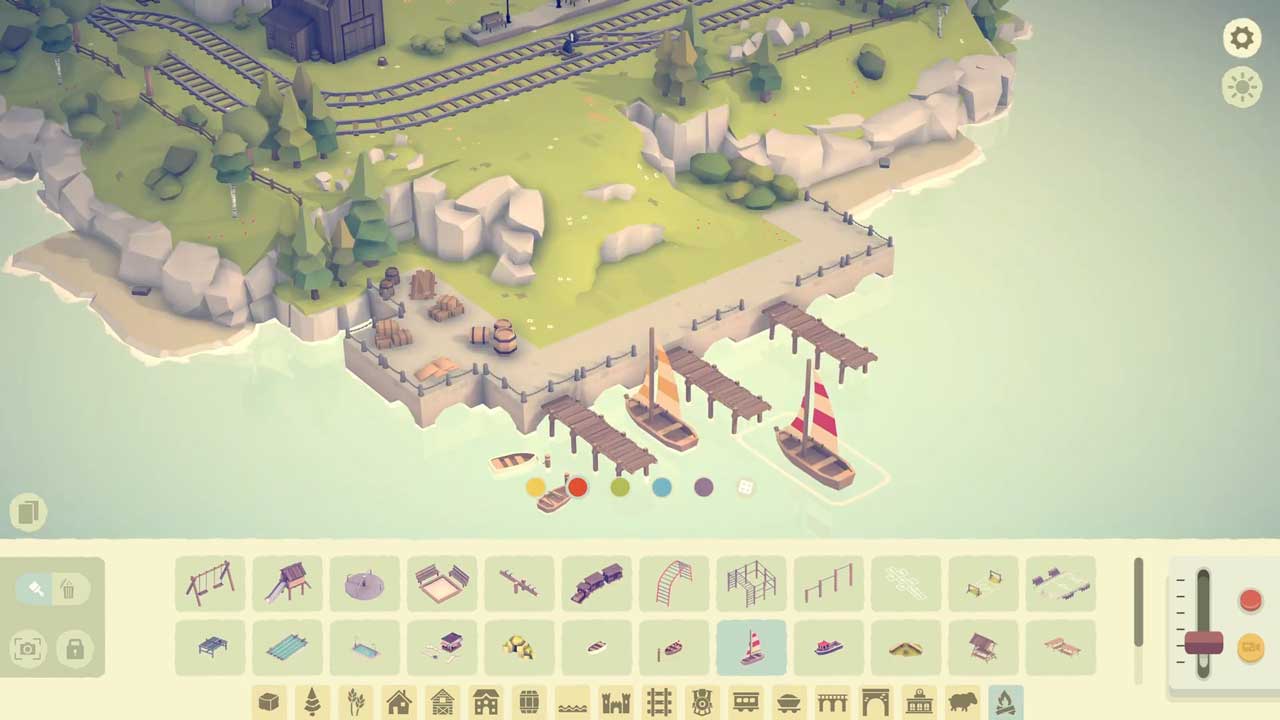The height and width of the screenshot is (720, 1280).
Task: Open the castle category
Action: tap(615, 702)
